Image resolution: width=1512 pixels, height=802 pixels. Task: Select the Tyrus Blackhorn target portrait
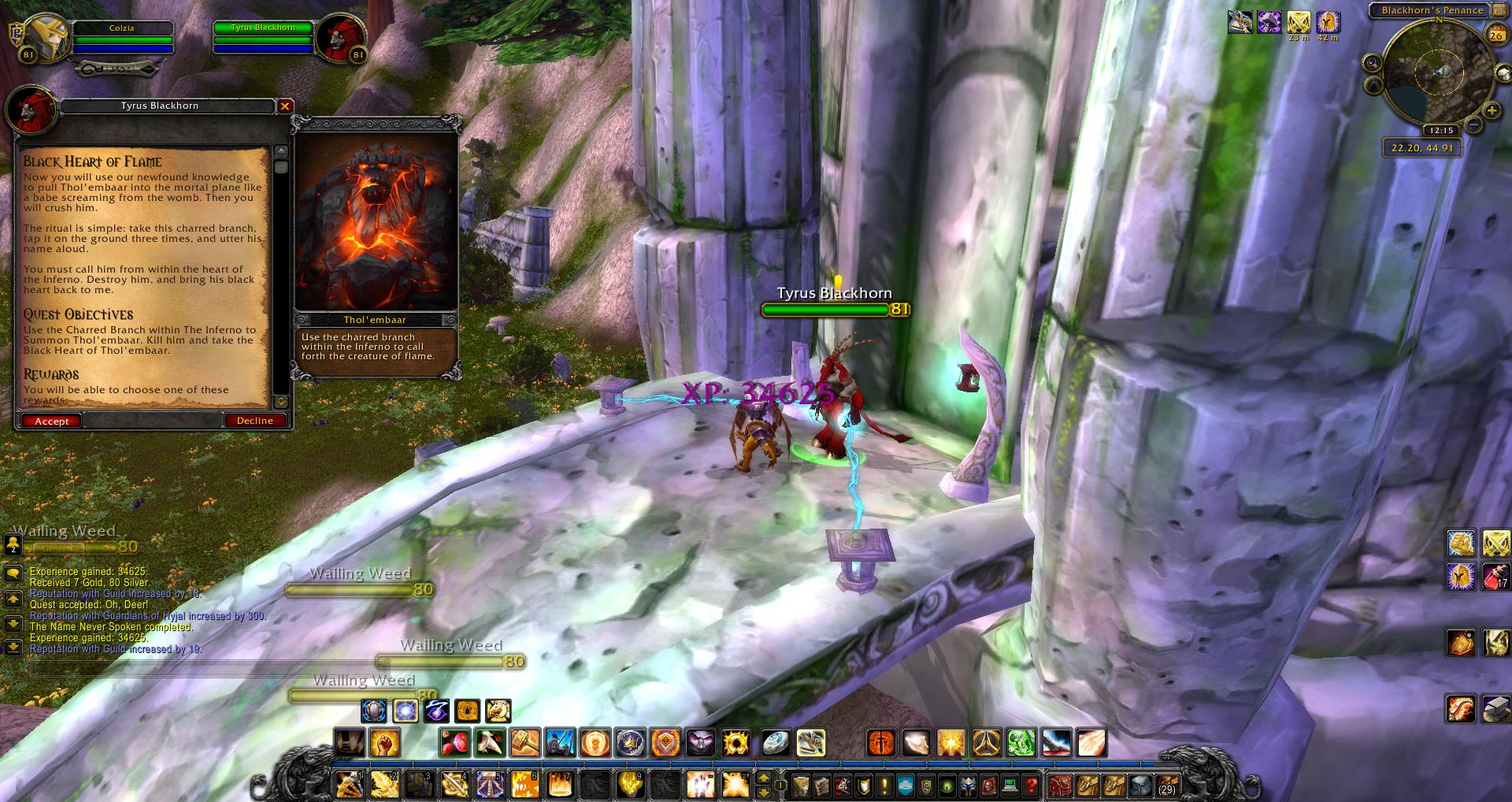click(336, 39)
